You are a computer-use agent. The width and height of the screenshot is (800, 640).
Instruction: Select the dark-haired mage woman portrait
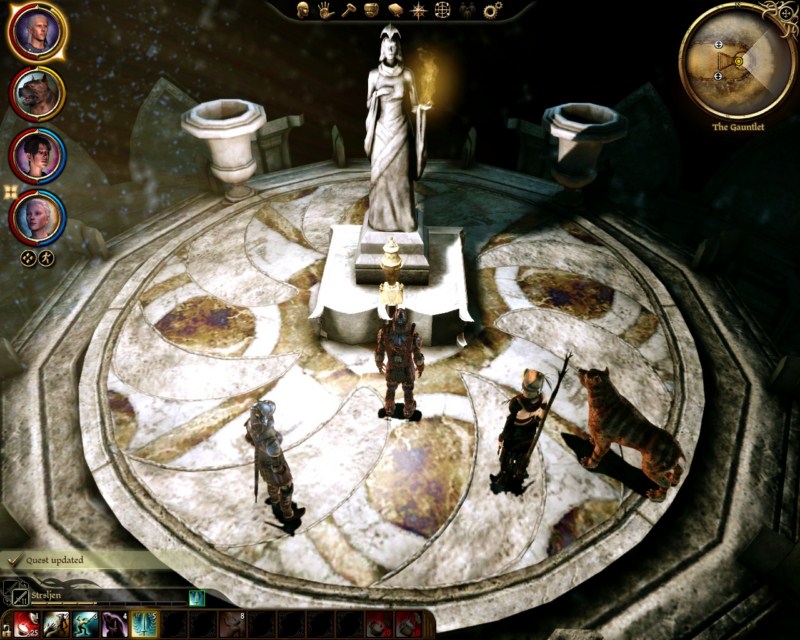click(x=37, y=155)
